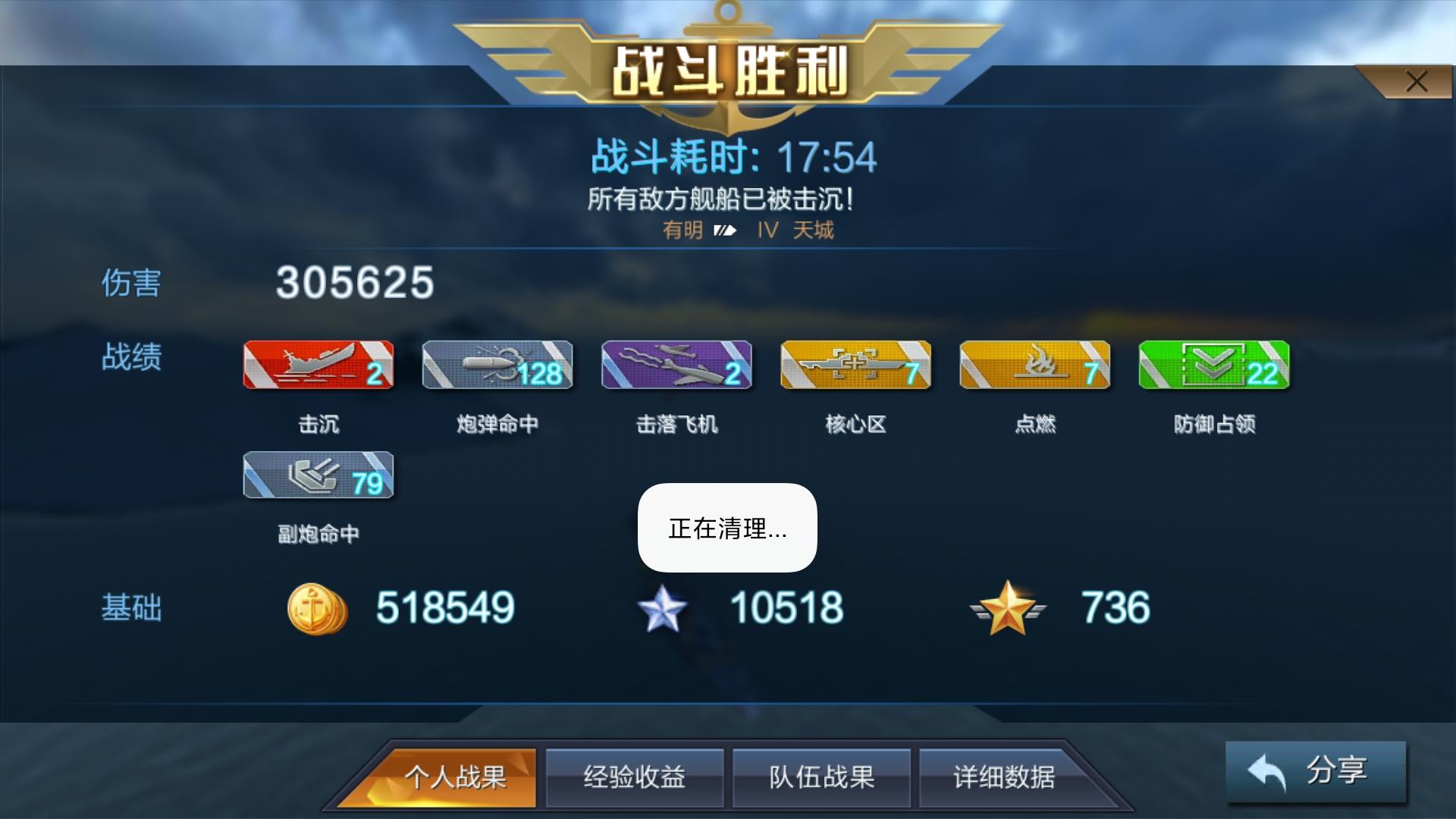Dismiss the 正在清理 loading dialog
This screenshot has width=1456, height=819.
726,529
